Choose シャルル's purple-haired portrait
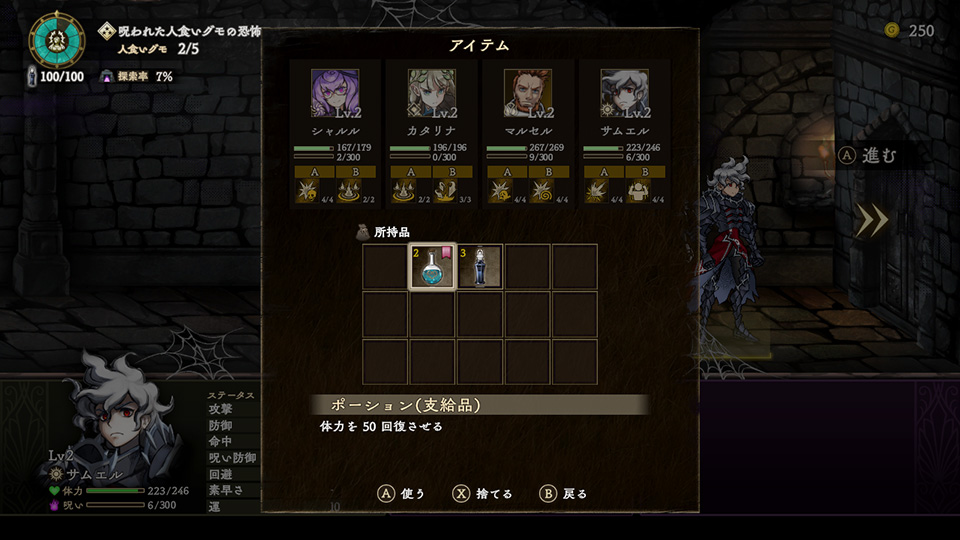The height and width of the screenshot is (540, 960). pyautogui.click(x=335, y=94)
